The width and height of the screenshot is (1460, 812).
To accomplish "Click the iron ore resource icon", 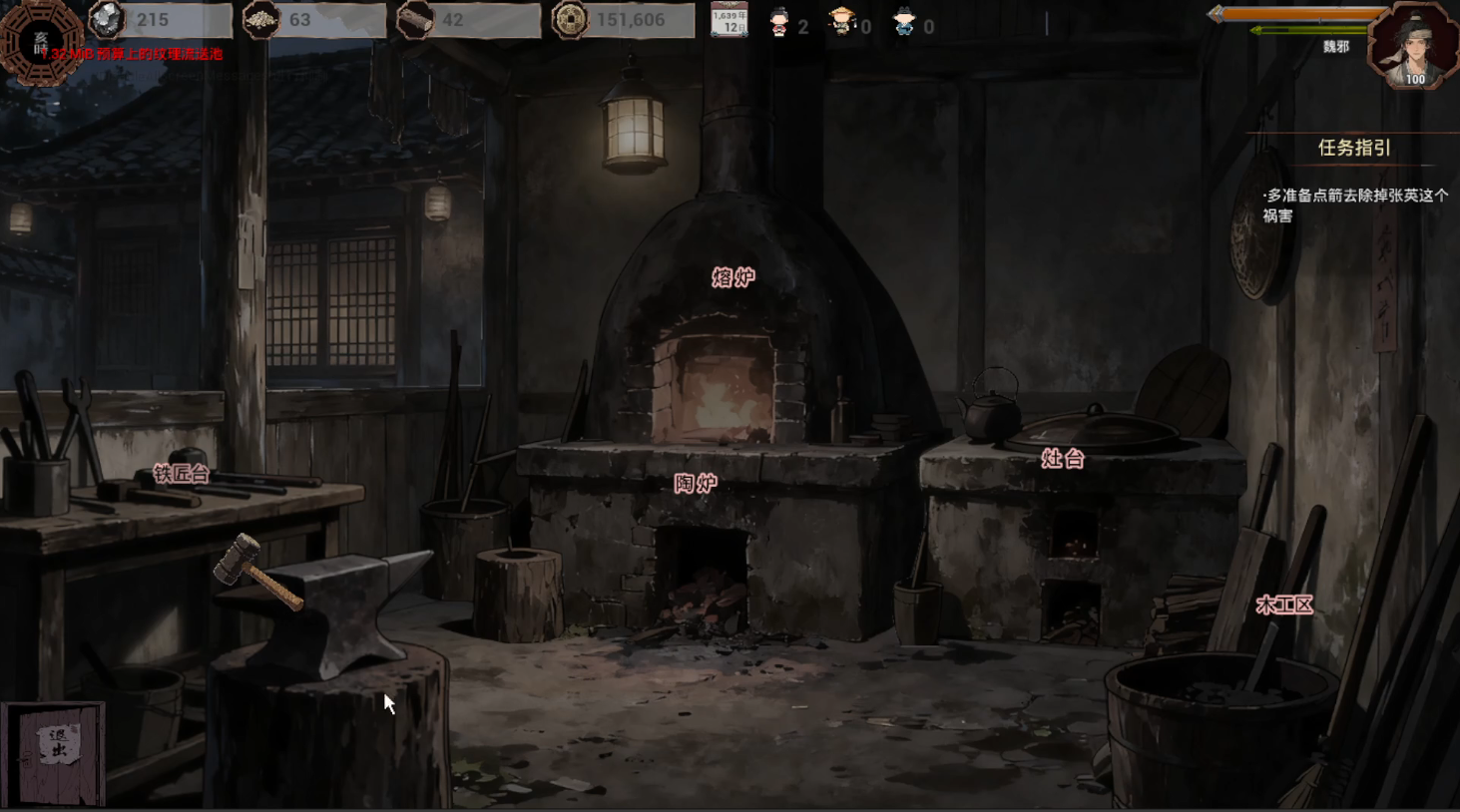I will click(x=108, y=19).
